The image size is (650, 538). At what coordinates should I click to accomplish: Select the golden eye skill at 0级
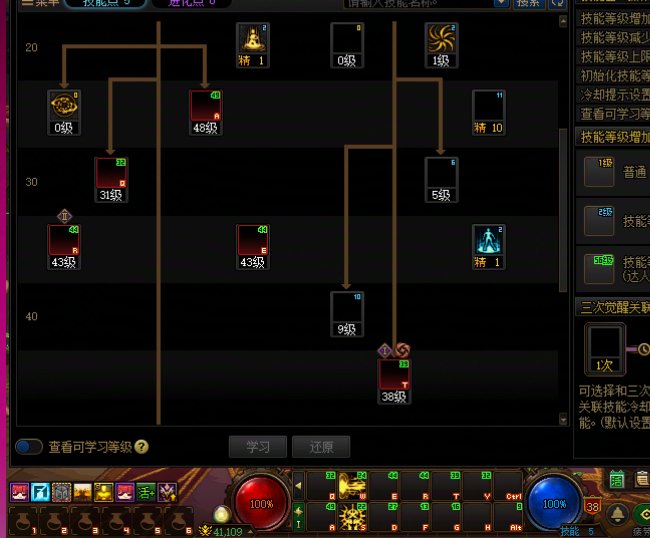[x=64, y=106]
